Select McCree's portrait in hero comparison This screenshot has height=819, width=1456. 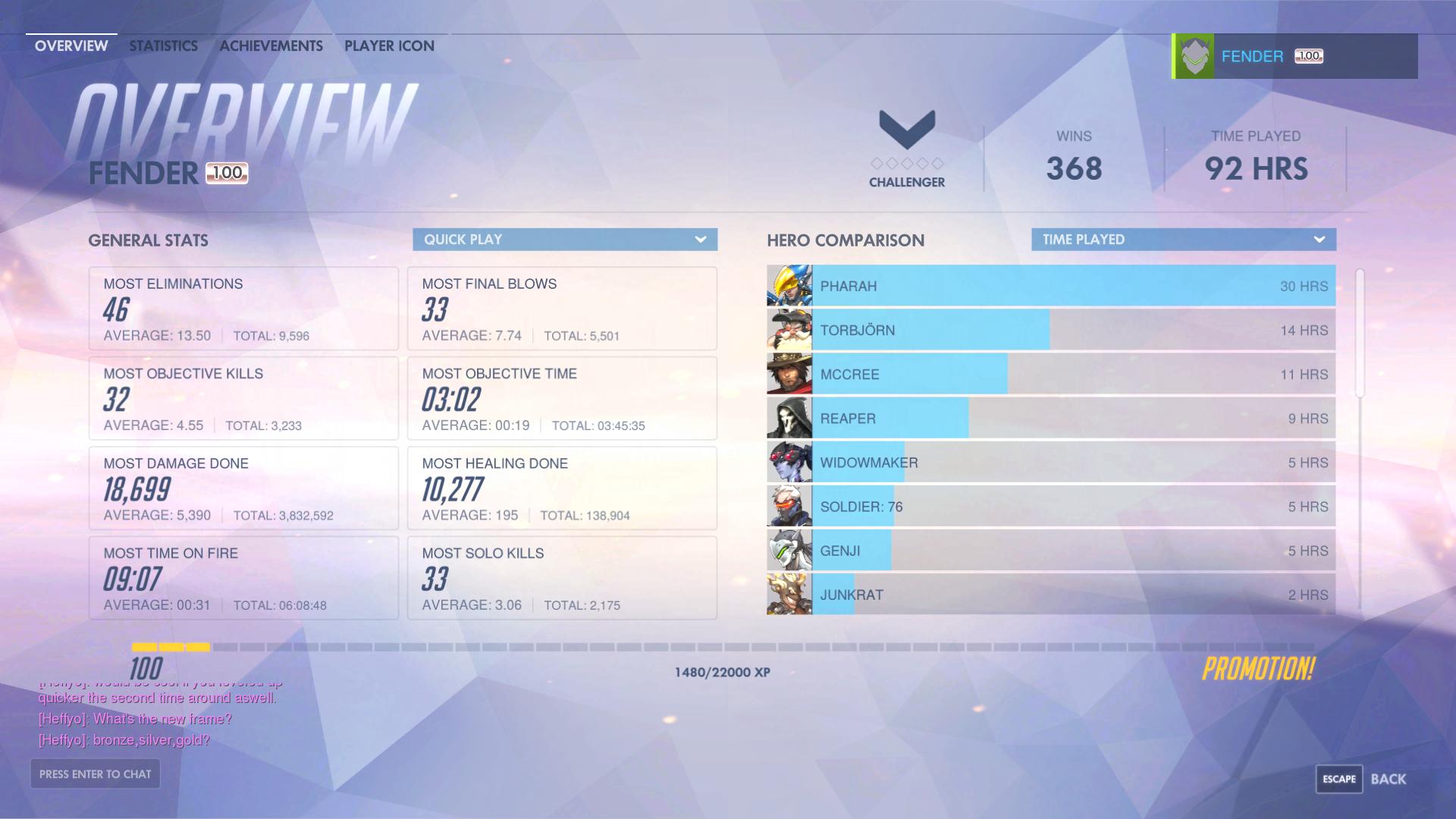pos(789,374)
